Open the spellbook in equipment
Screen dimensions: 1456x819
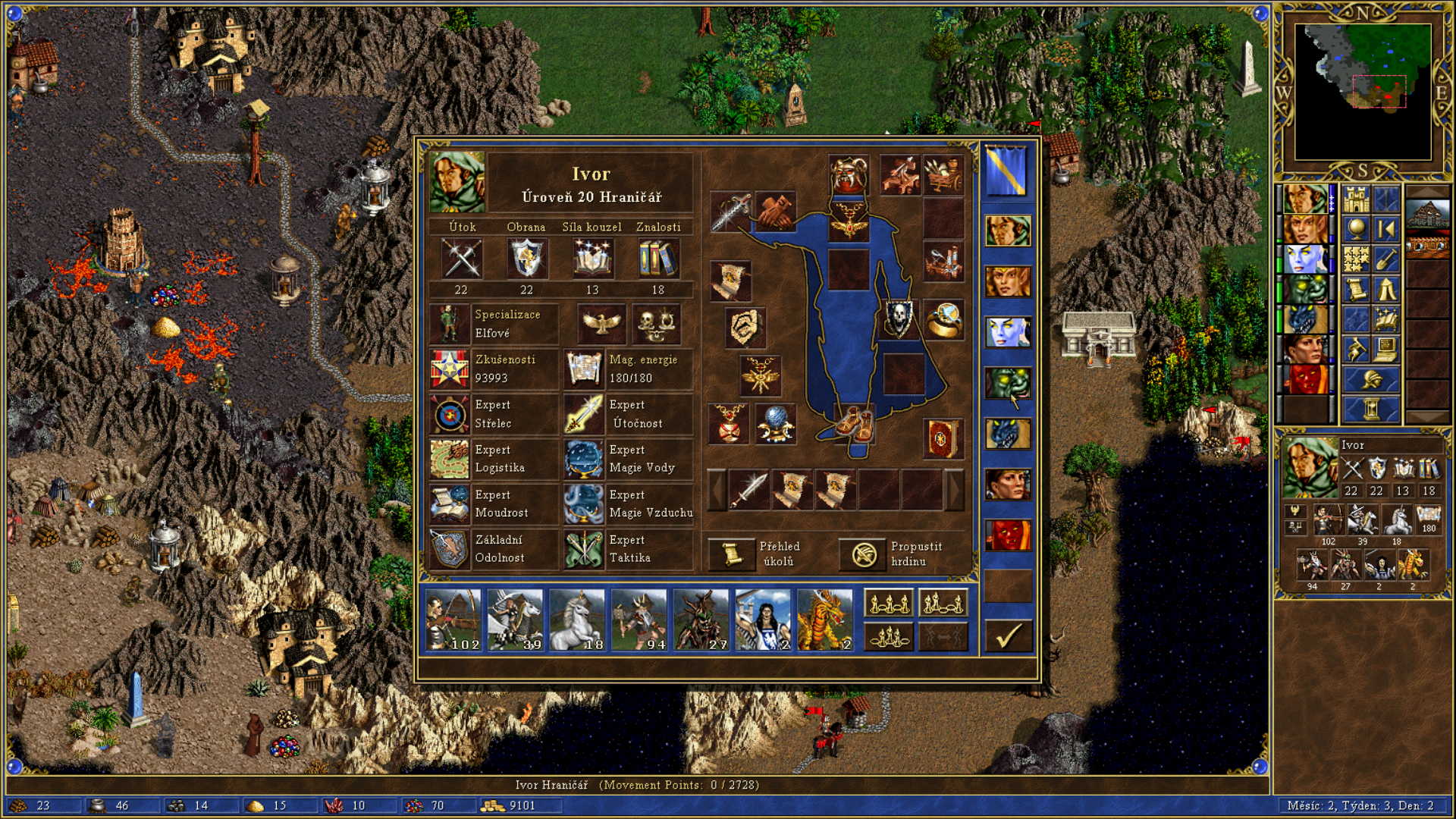pyautogui.click(x=943, y=438)
